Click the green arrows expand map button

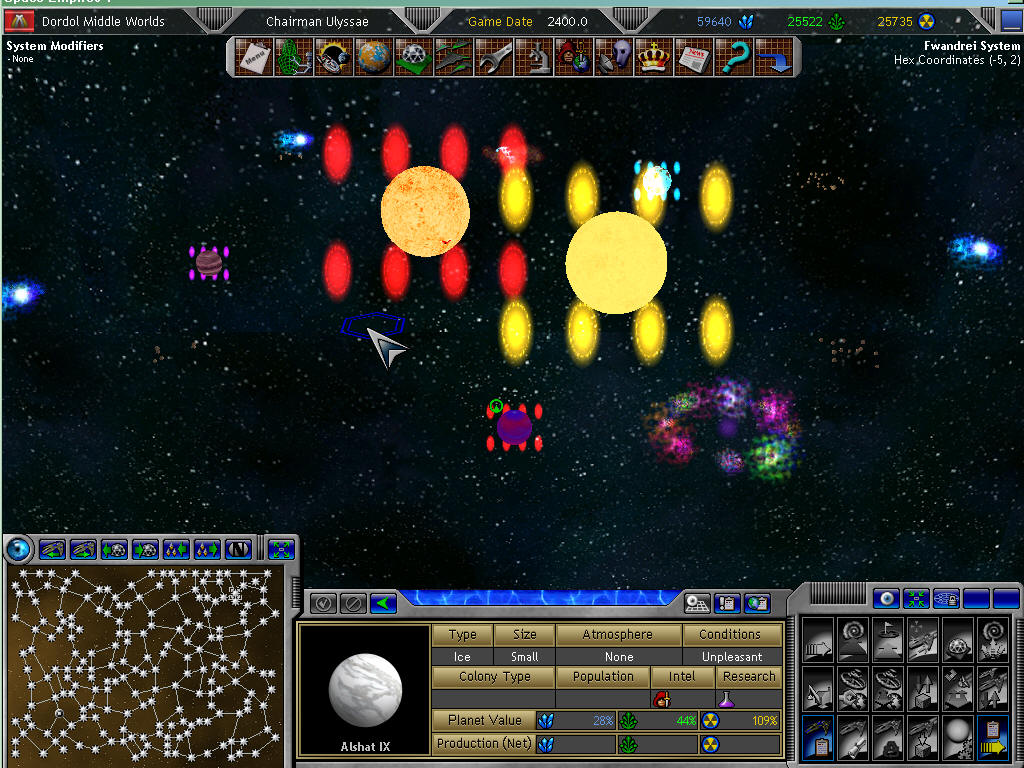pos(281,549)
